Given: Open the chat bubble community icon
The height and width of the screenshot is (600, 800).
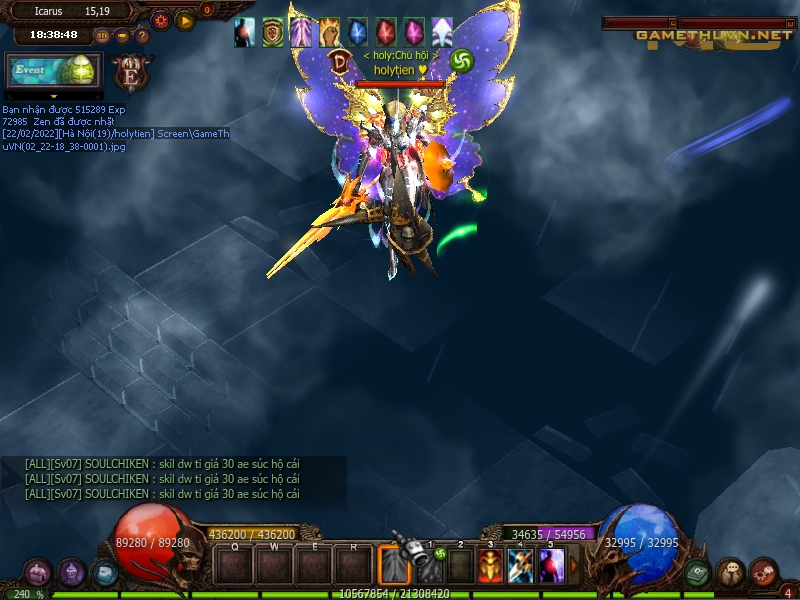Looking at the screenshot, I should (x=731, y=572).
